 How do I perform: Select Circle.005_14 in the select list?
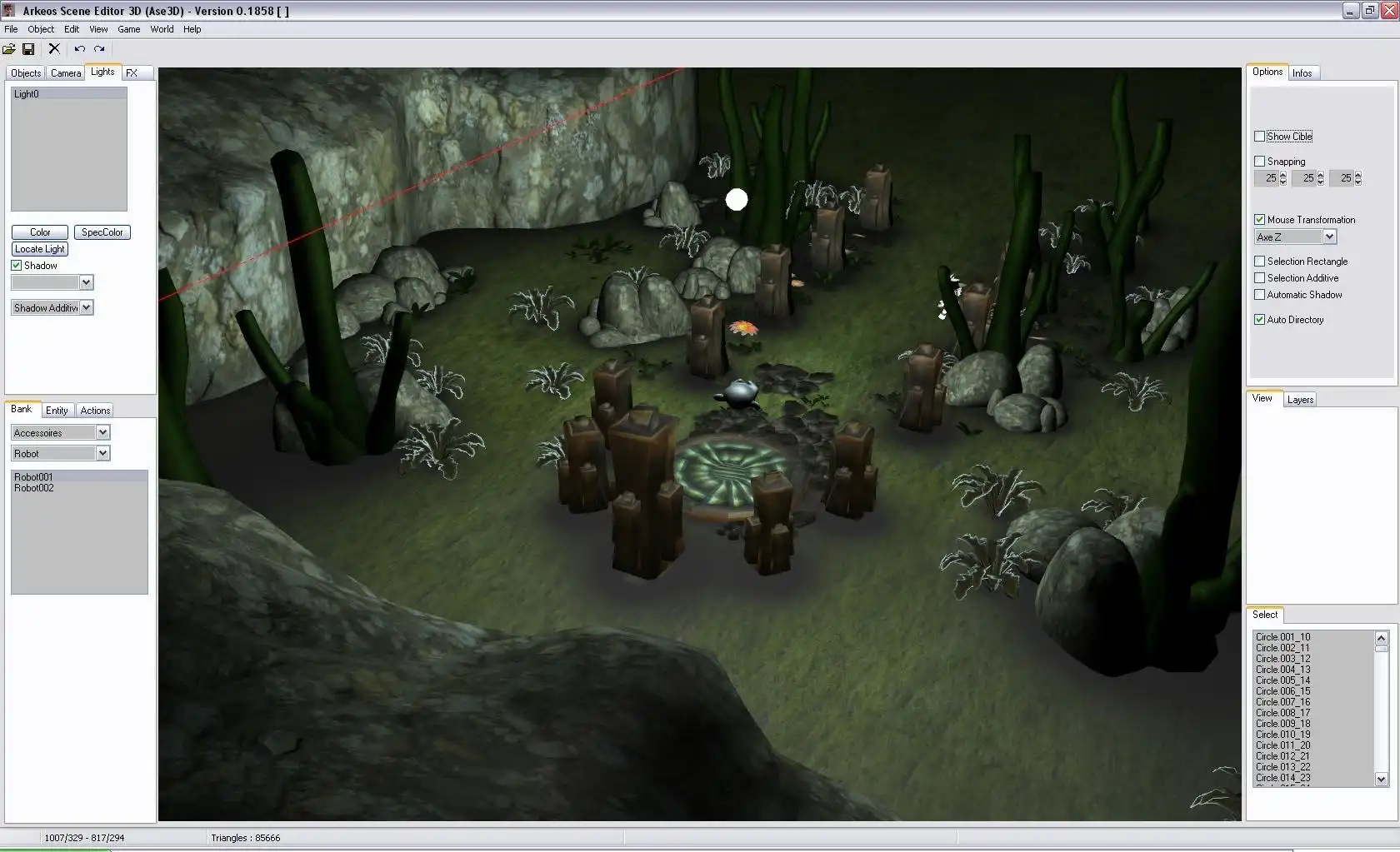pos(1282,680)
